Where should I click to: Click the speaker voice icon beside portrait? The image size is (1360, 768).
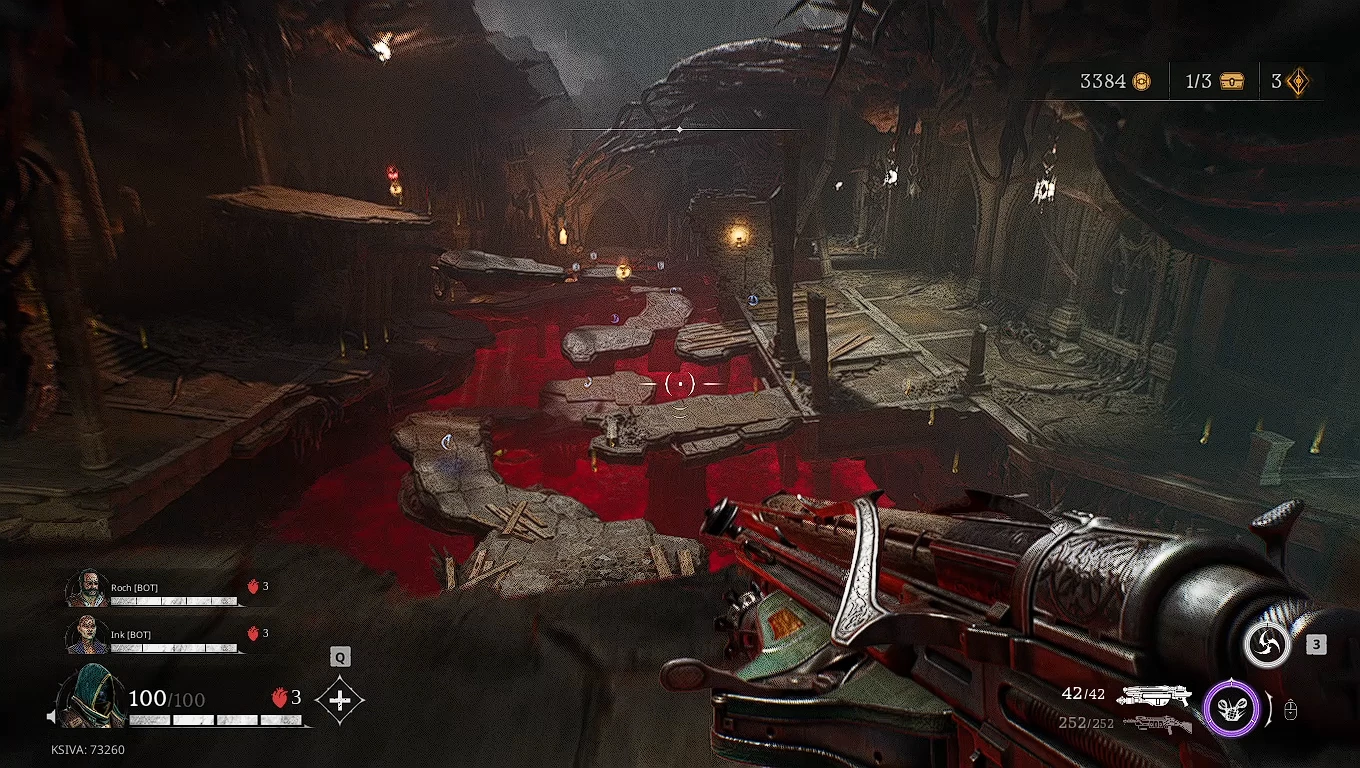point(51,717)
